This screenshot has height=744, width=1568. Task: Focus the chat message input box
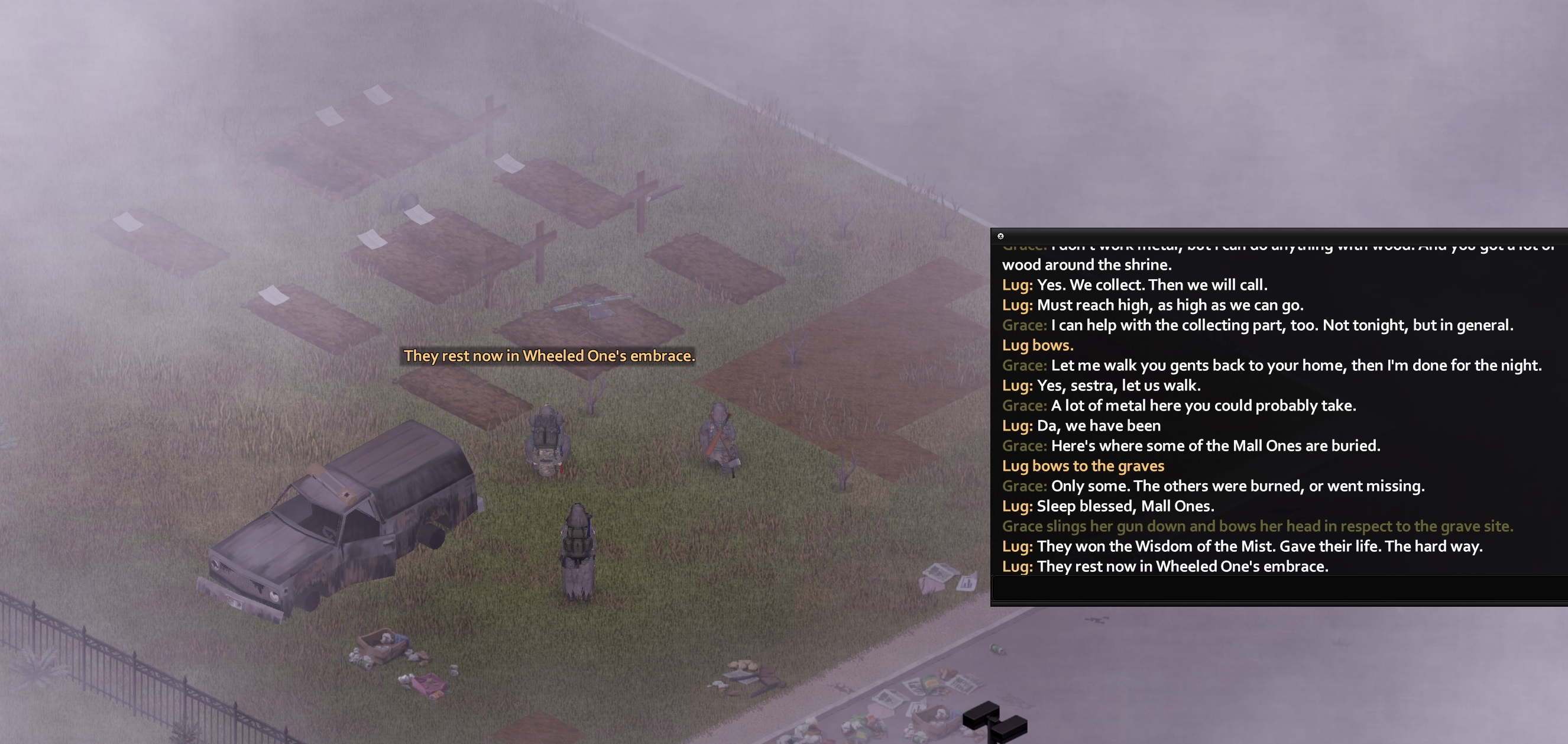[x=1278, y=588]
